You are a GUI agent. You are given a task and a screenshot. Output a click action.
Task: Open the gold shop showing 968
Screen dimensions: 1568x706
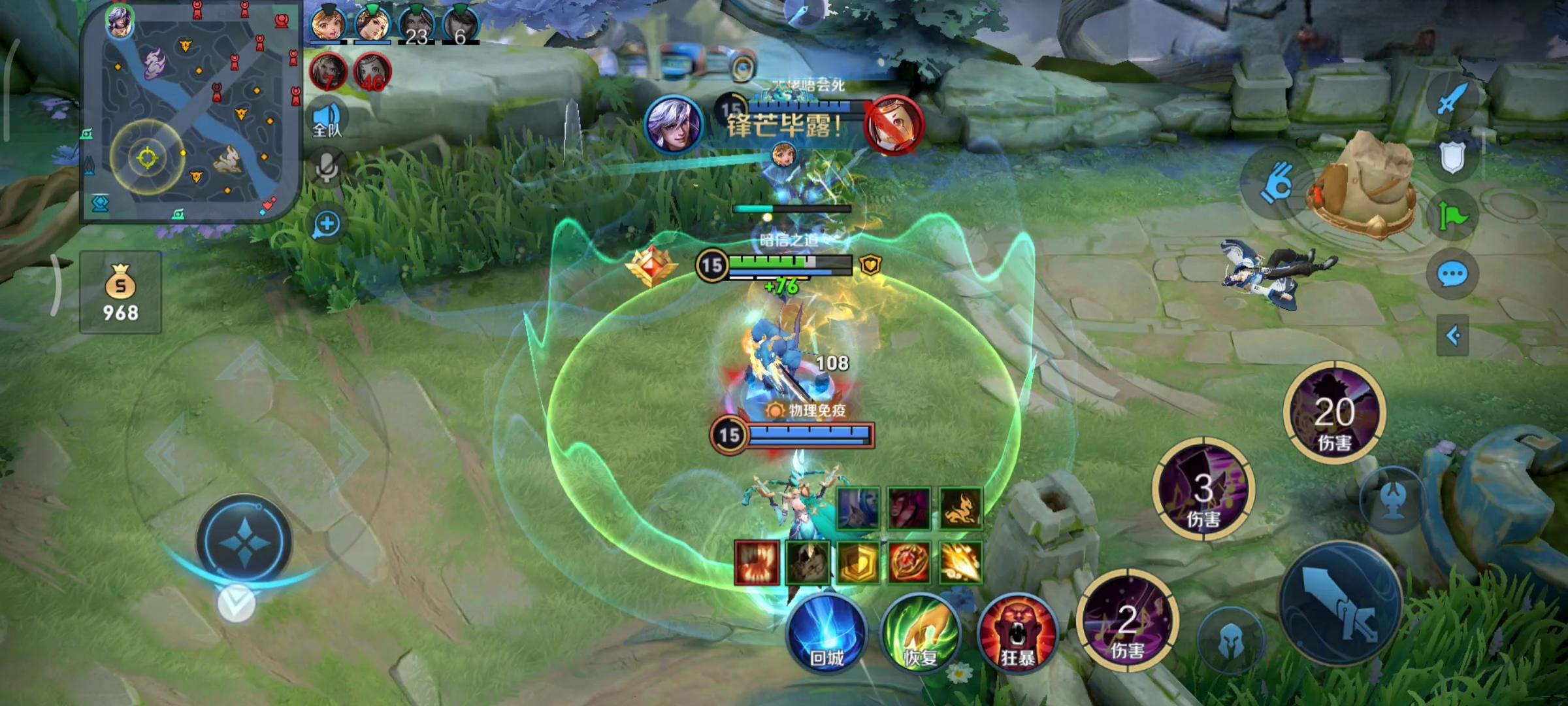click(x=120, y=293)
